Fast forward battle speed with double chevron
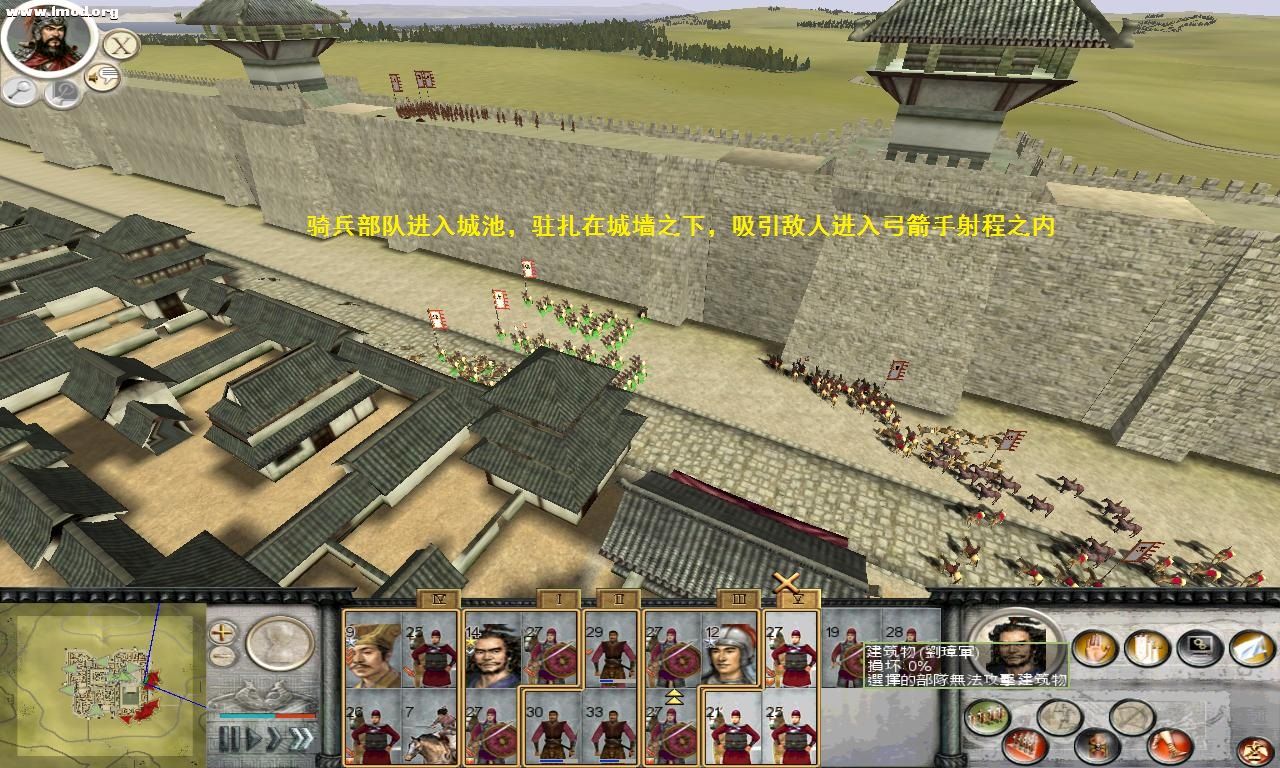 click(300, 738)
